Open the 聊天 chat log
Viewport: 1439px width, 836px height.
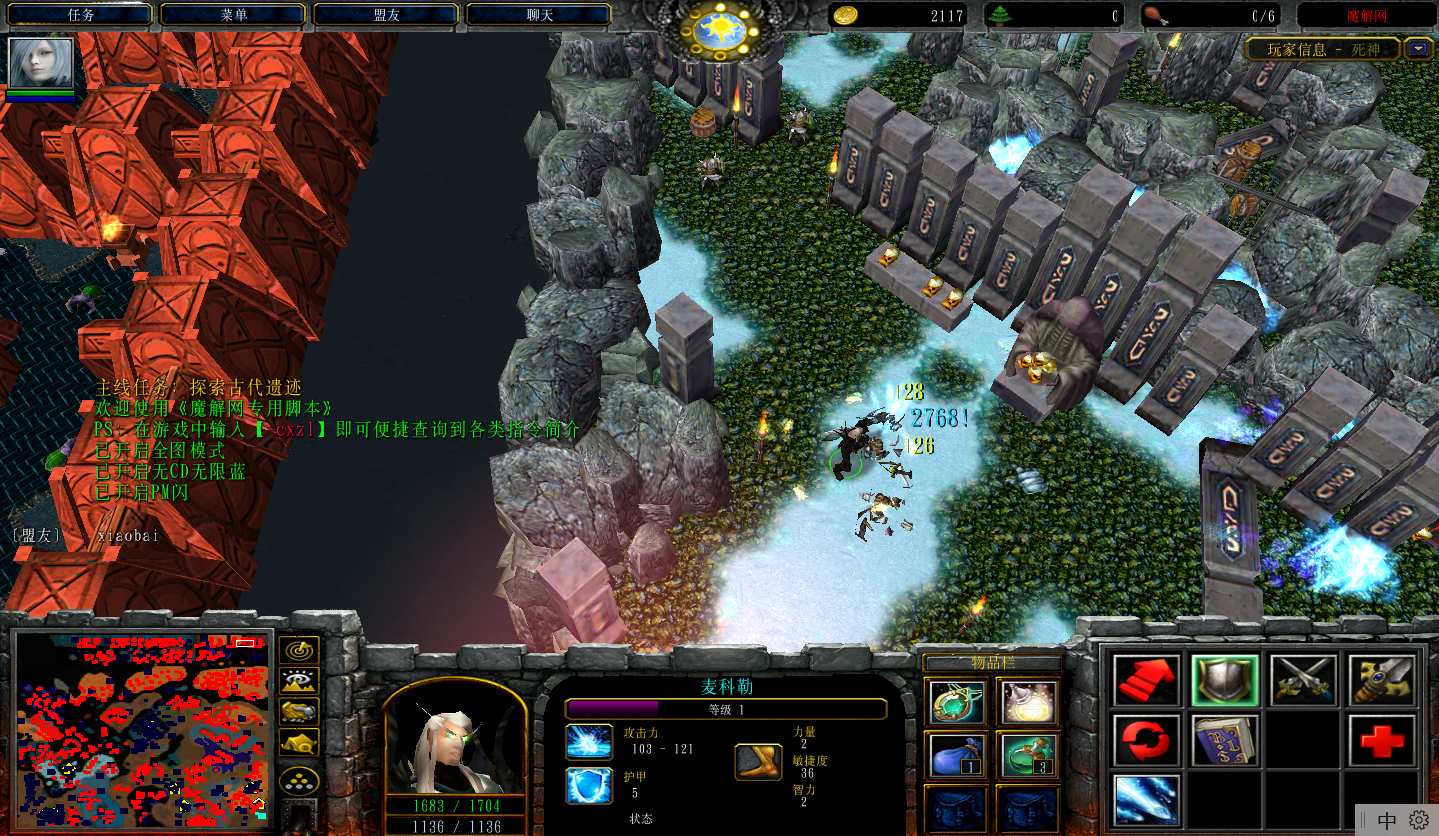coord(539,14)
